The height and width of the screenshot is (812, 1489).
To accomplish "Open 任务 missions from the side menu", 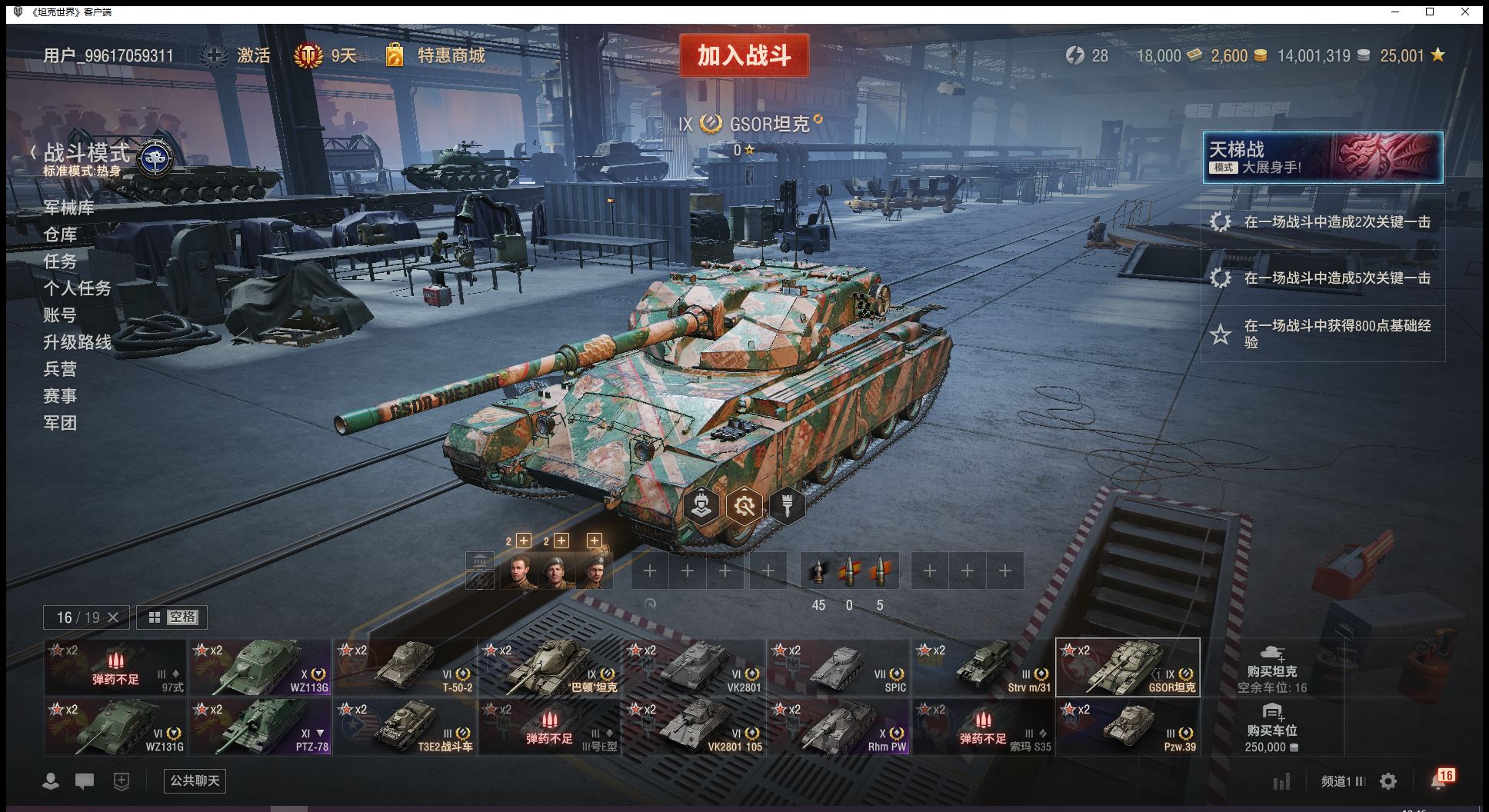I will [x=60, y=261].
